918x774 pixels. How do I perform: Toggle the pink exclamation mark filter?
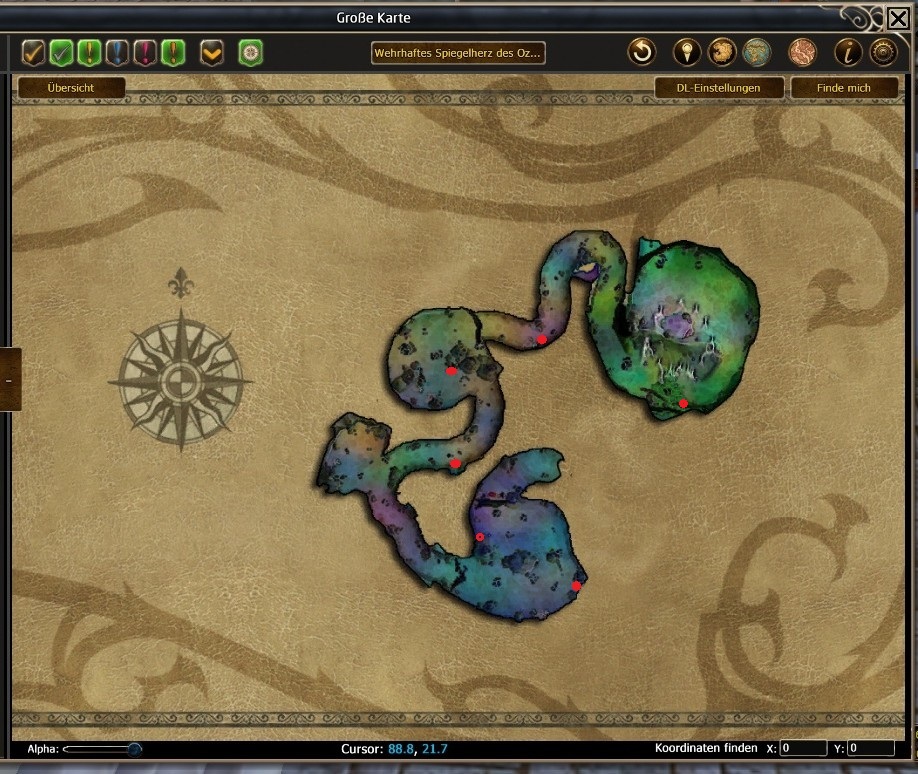(x=145, y=52)
